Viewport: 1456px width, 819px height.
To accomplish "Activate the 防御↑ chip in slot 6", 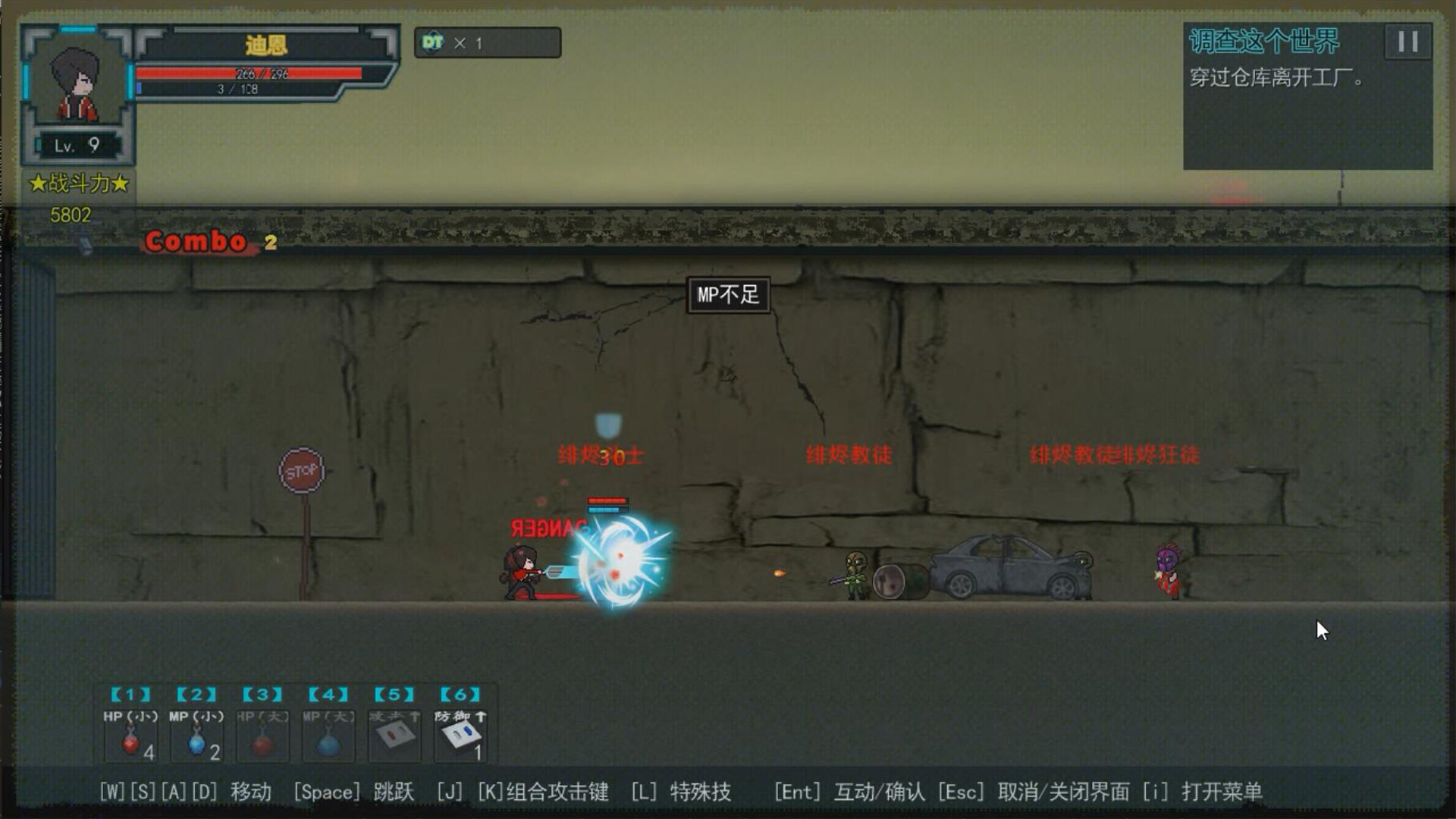I will pyautogui.click(x=458, y=736).
